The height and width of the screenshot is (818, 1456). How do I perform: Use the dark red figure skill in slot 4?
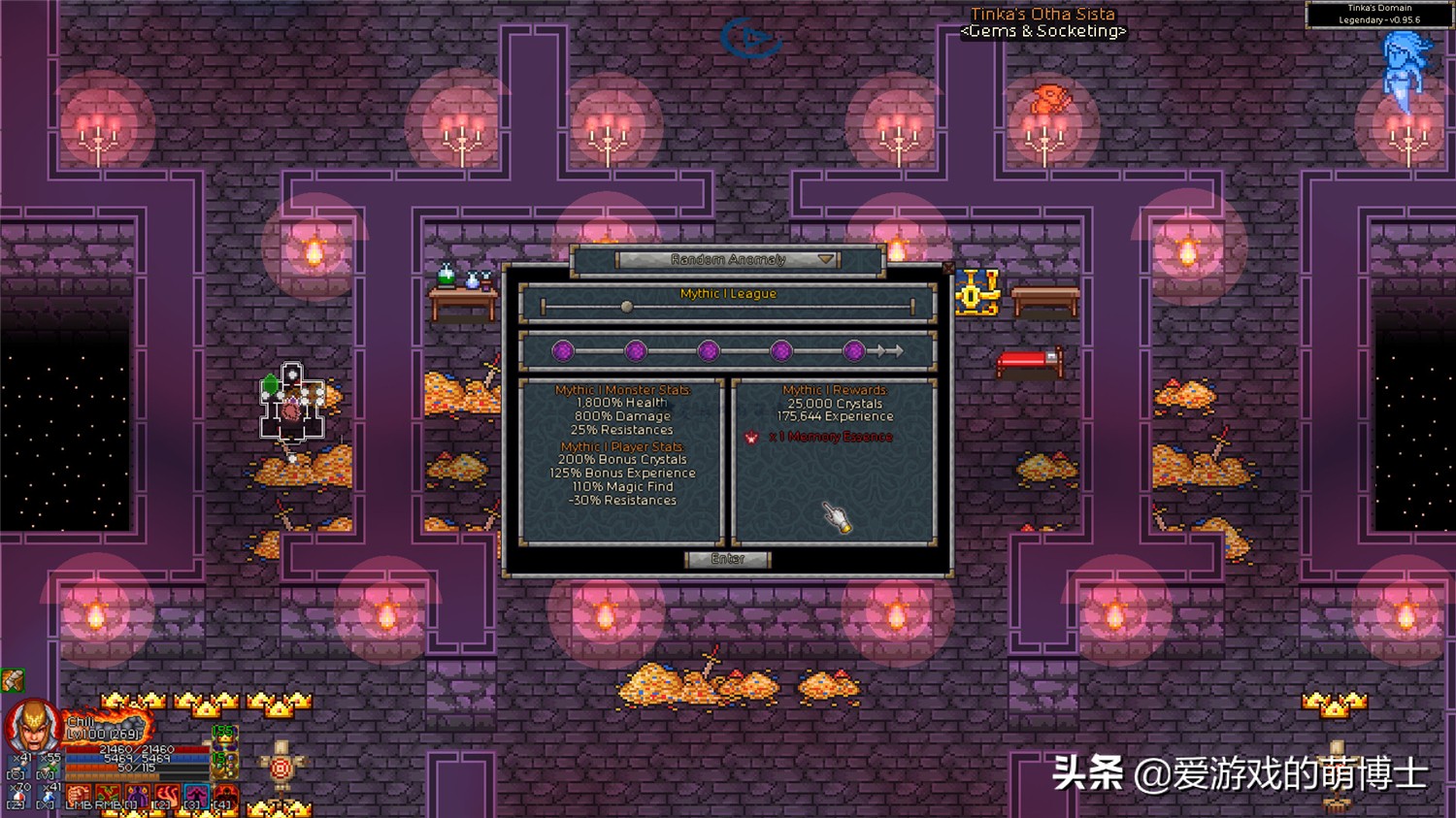224,797
